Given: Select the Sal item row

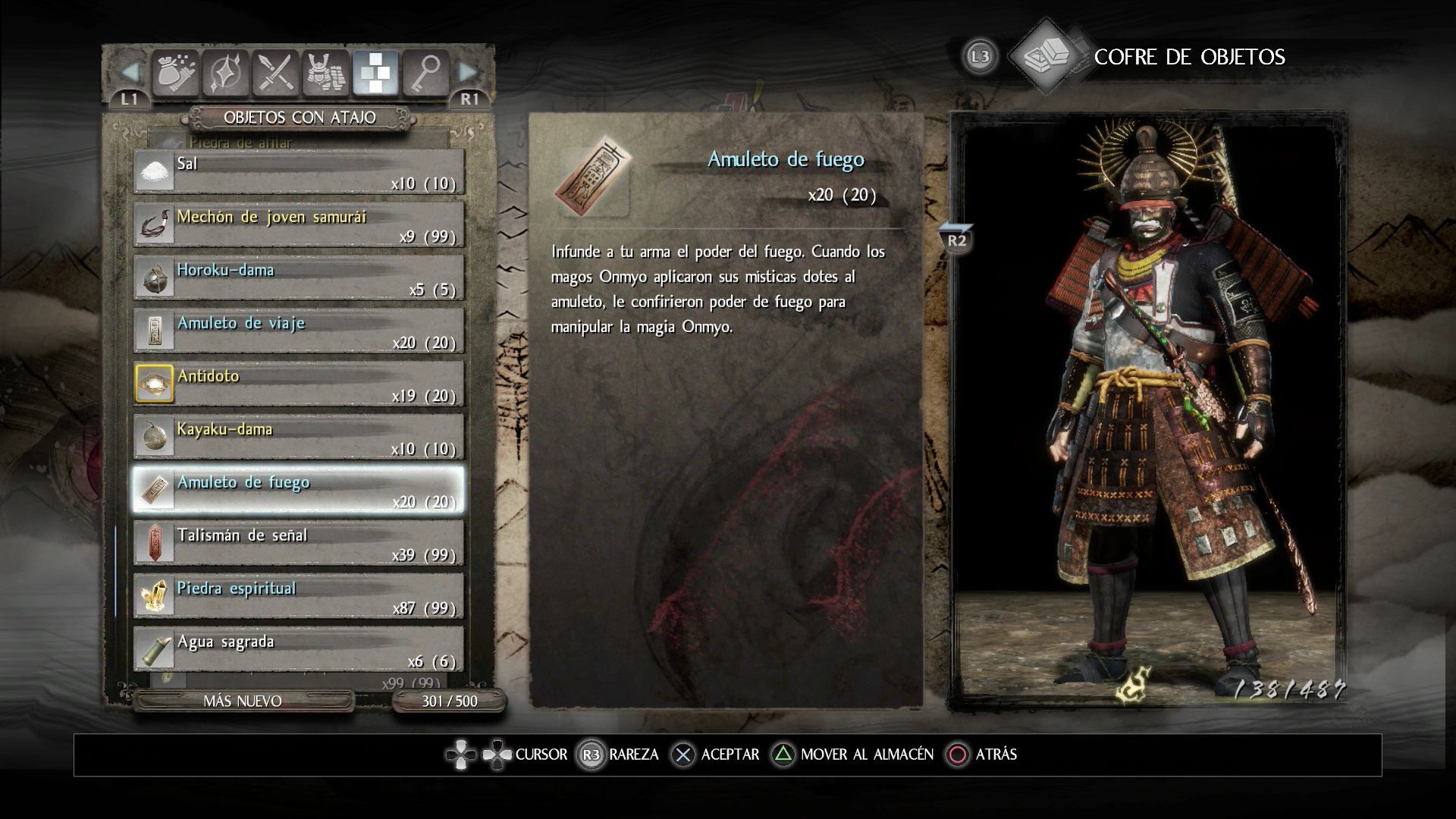Looking at the screenshot, I should [299, 171].
